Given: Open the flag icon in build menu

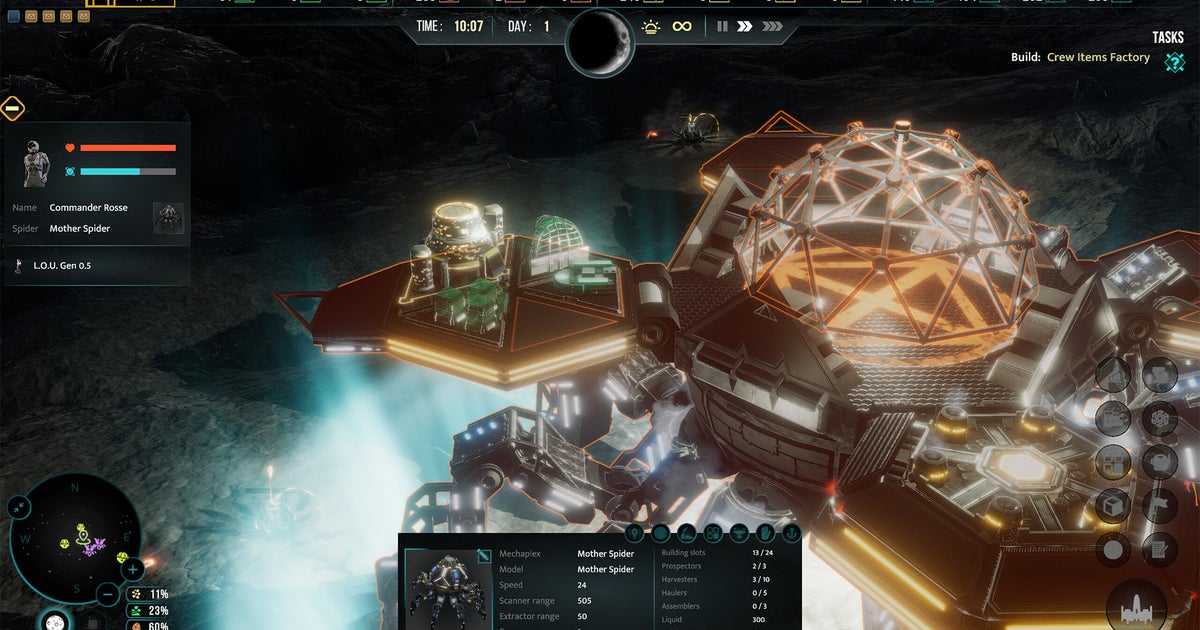Looking at the screenshot, I should (x=1159, y=505).
